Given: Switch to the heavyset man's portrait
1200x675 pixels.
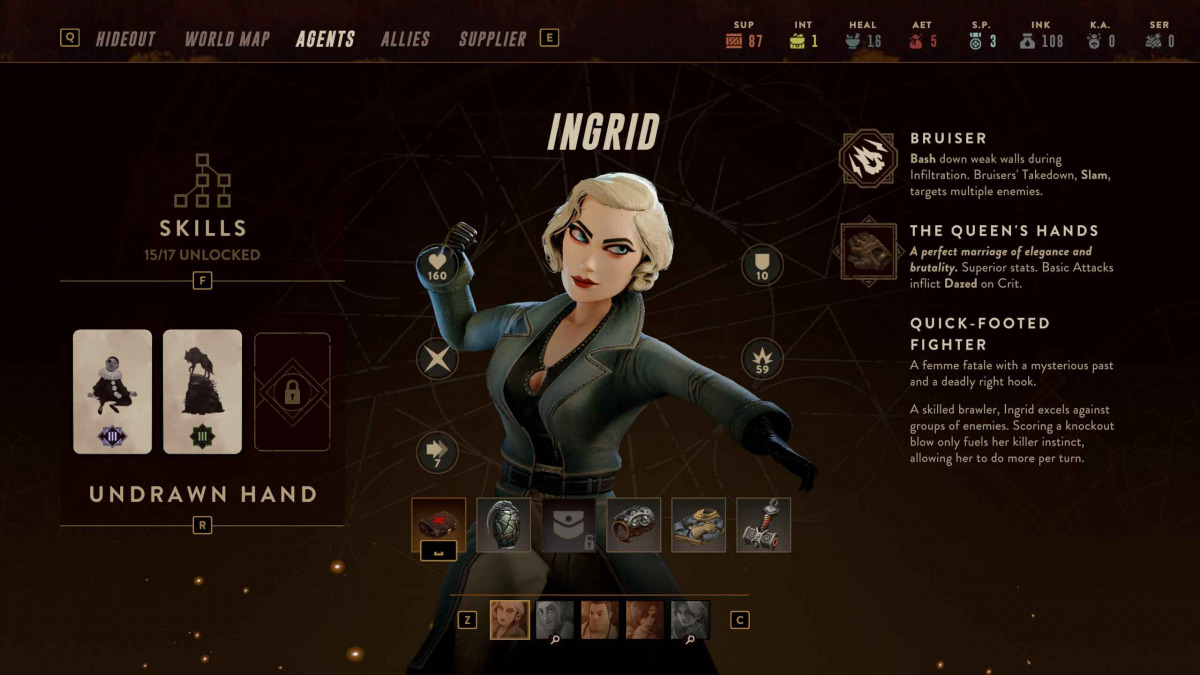Looking at the screenshot, I should click(x=600, y=620).
